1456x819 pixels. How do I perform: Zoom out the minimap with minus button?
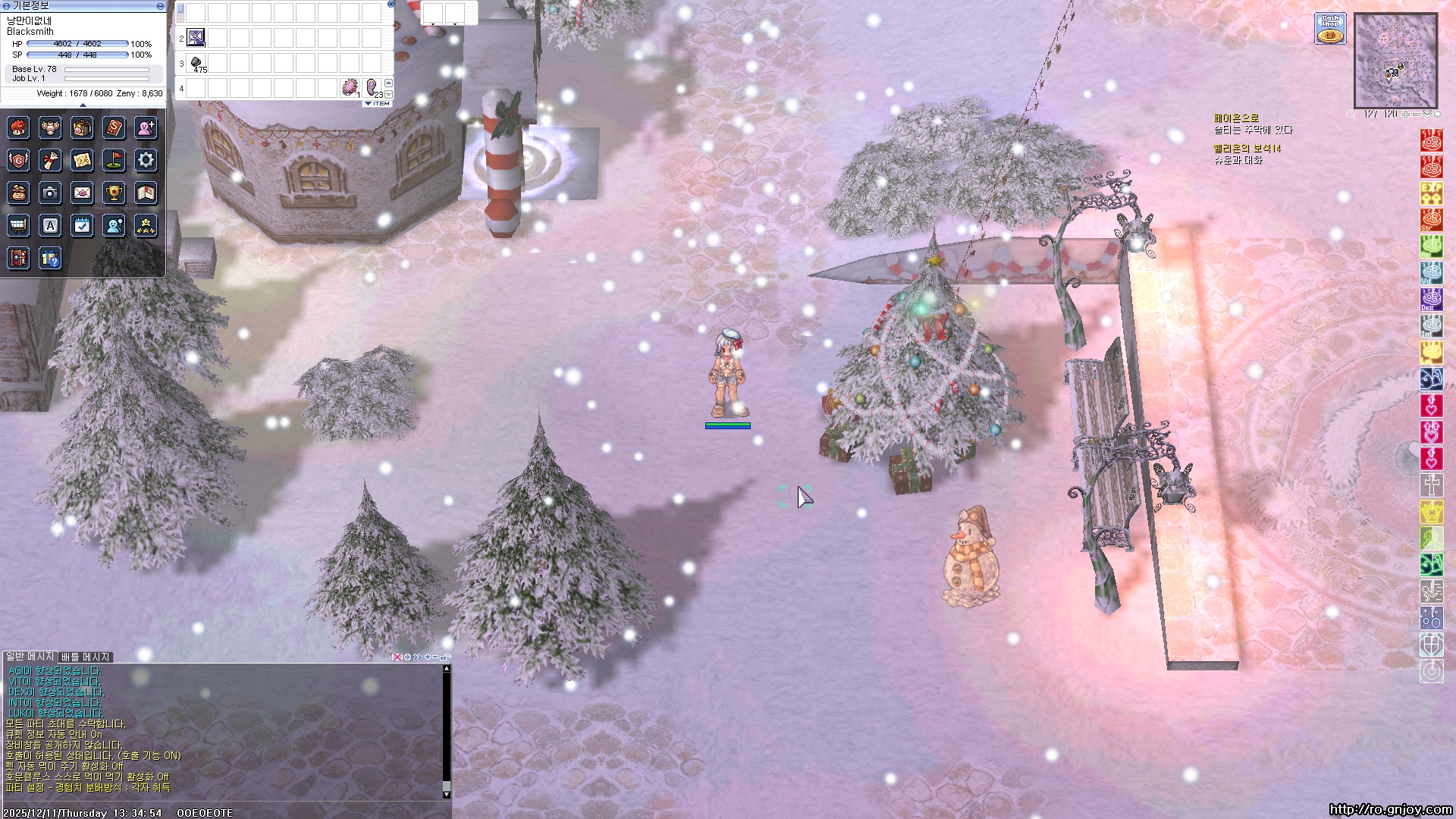[x=1416, y=115]
